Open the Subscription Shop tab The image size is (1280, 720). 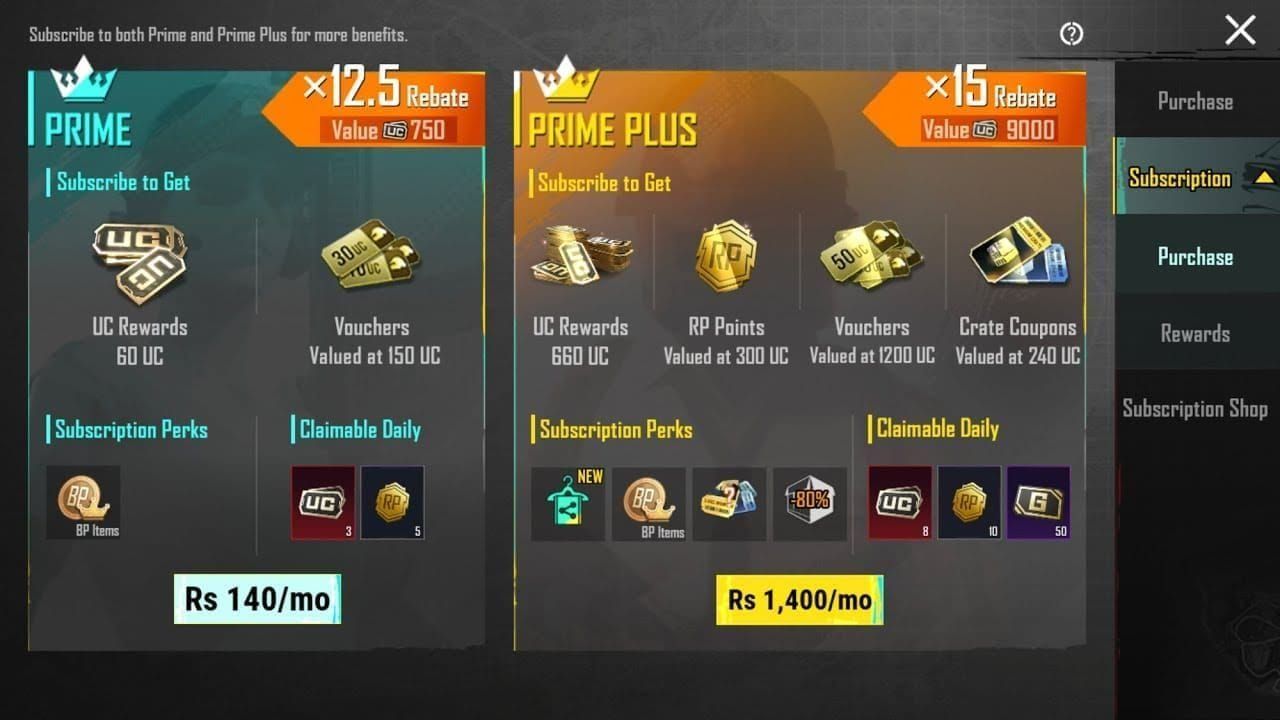pyautogui.click(x=1194, y=409)
